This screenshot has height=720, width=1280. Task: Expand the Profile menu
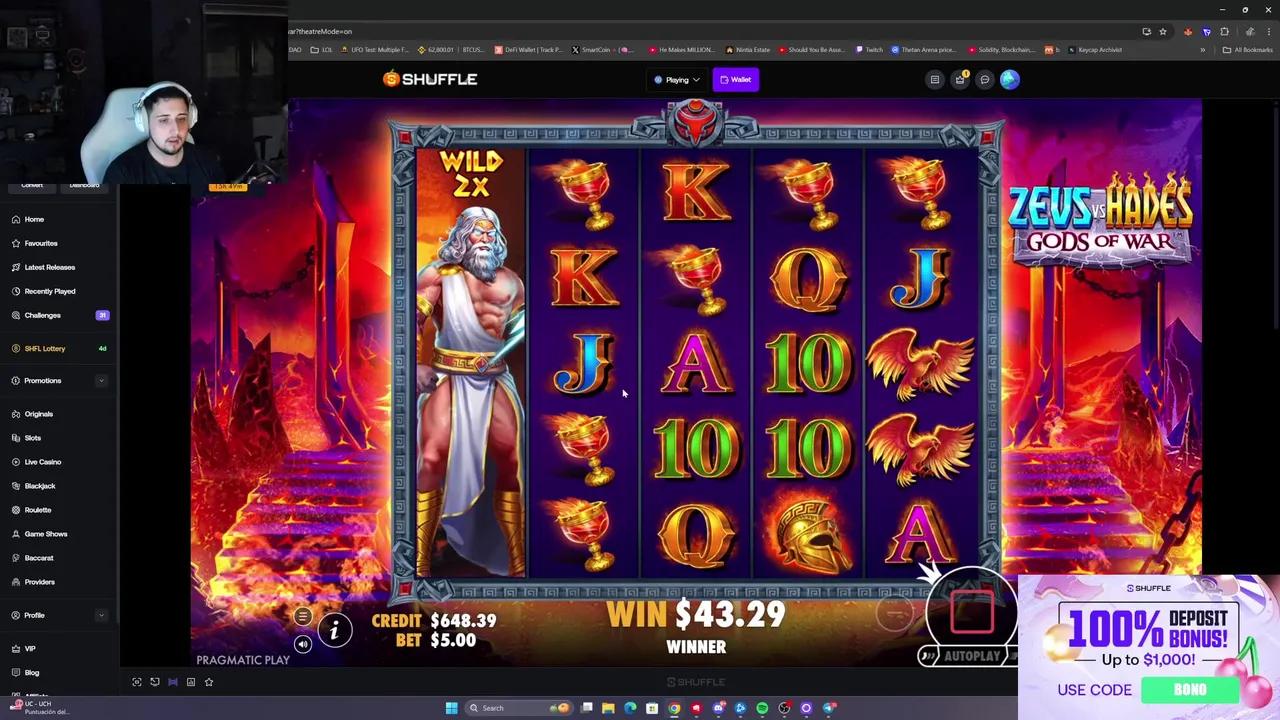(34, 615)
